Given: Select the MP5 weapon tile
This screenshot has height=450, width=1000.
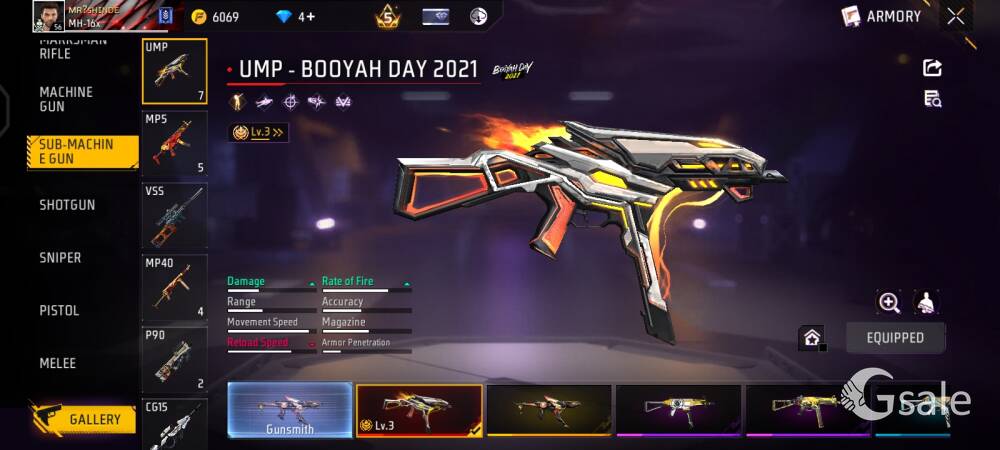Looking at the screenshot, I should pyautogui.click(x=175, y=144).
